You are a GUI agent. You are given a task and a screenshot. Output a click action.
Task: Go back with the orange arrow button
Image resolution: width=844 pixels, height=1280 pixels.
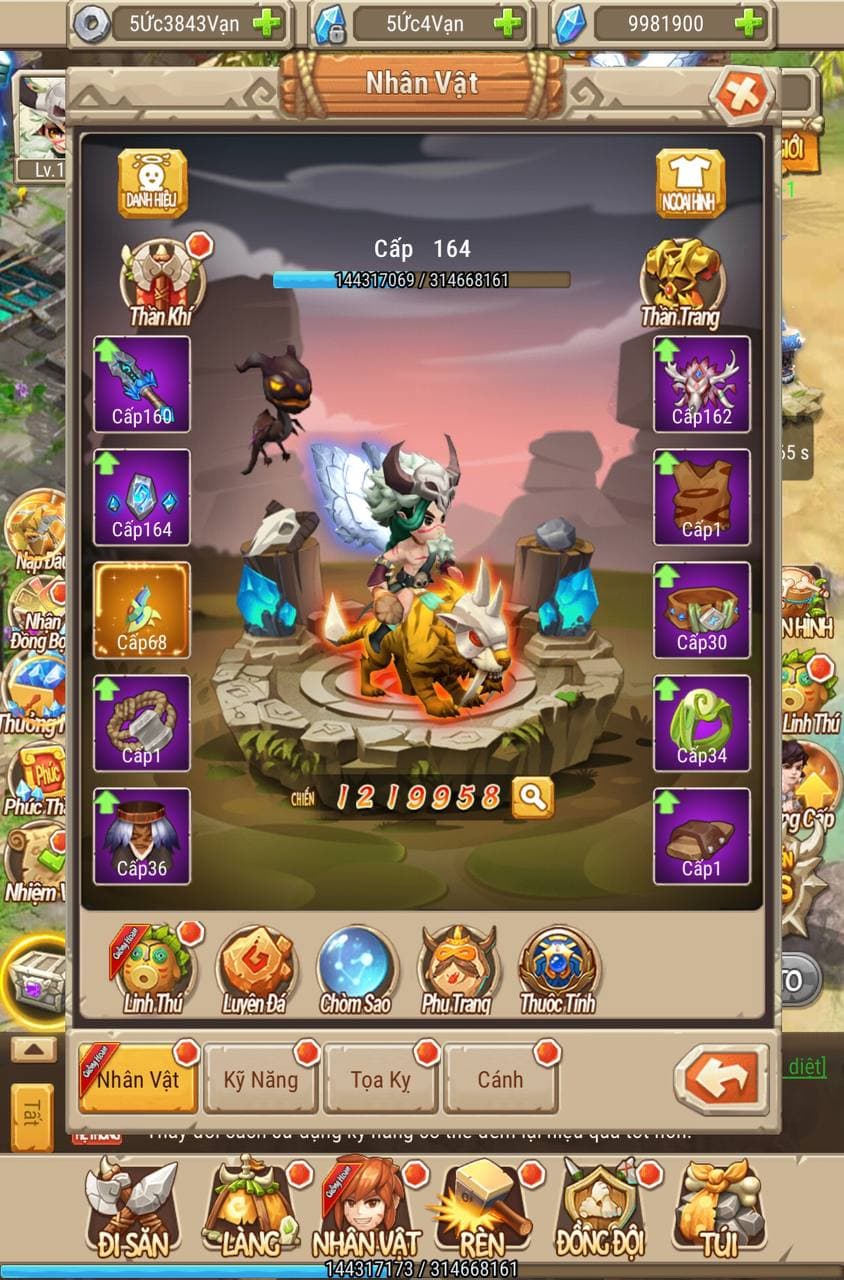721,1079
